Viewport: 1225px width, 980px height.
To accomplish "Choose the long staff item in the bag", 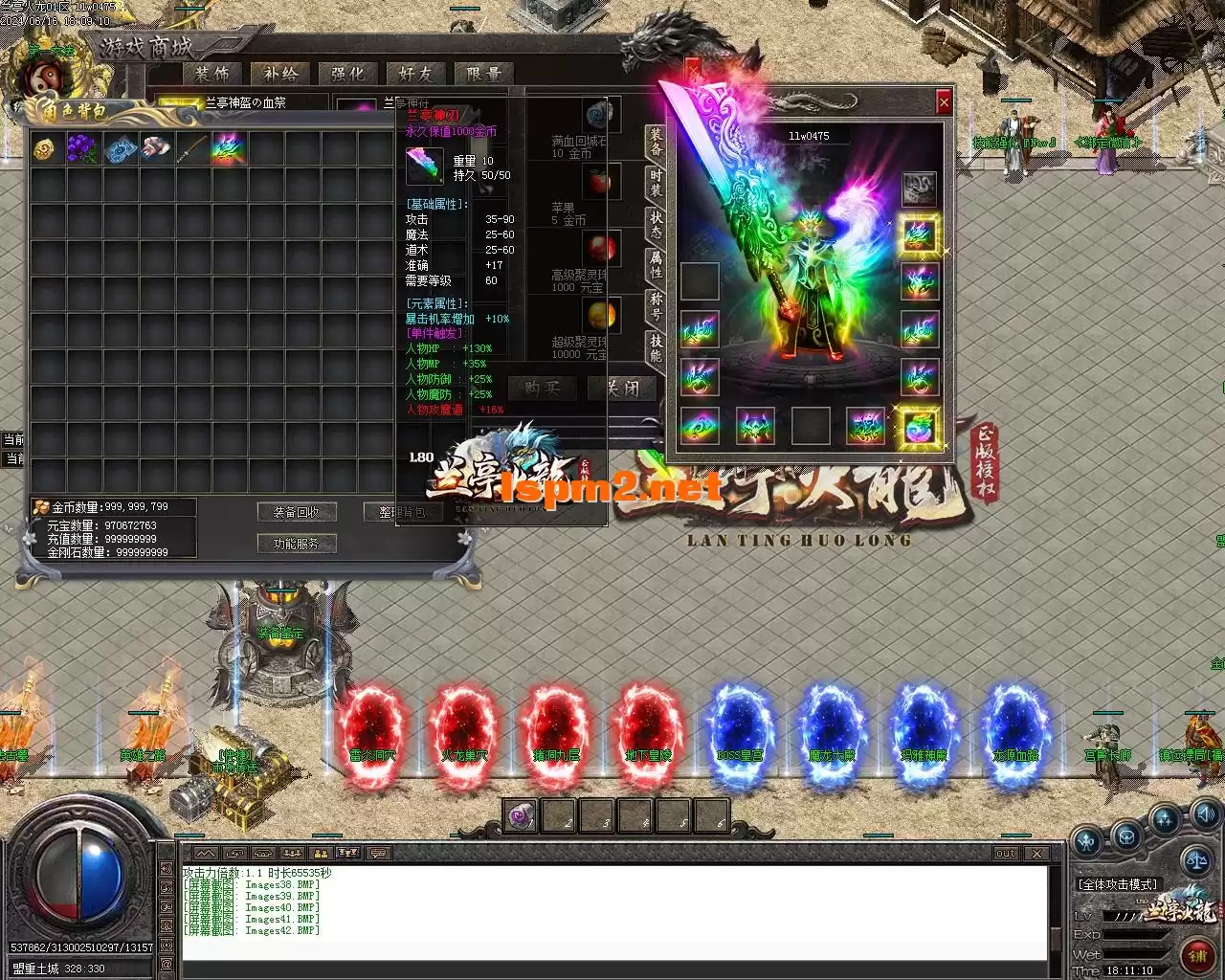I will coord(190,148).
